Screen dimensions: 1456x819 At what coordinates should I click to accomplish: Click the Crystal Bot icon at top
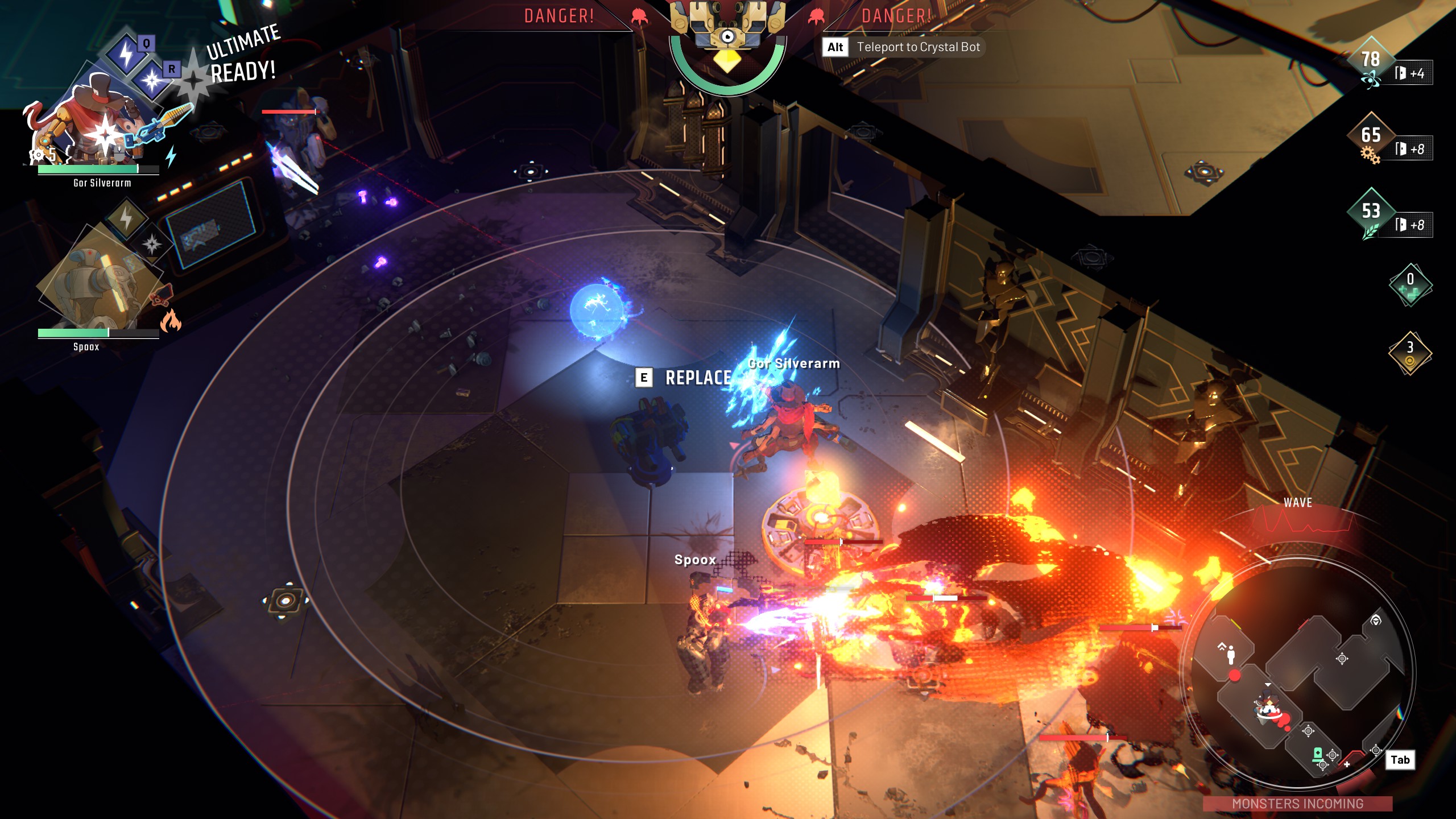pyautogui.click(x=727, y=34)
